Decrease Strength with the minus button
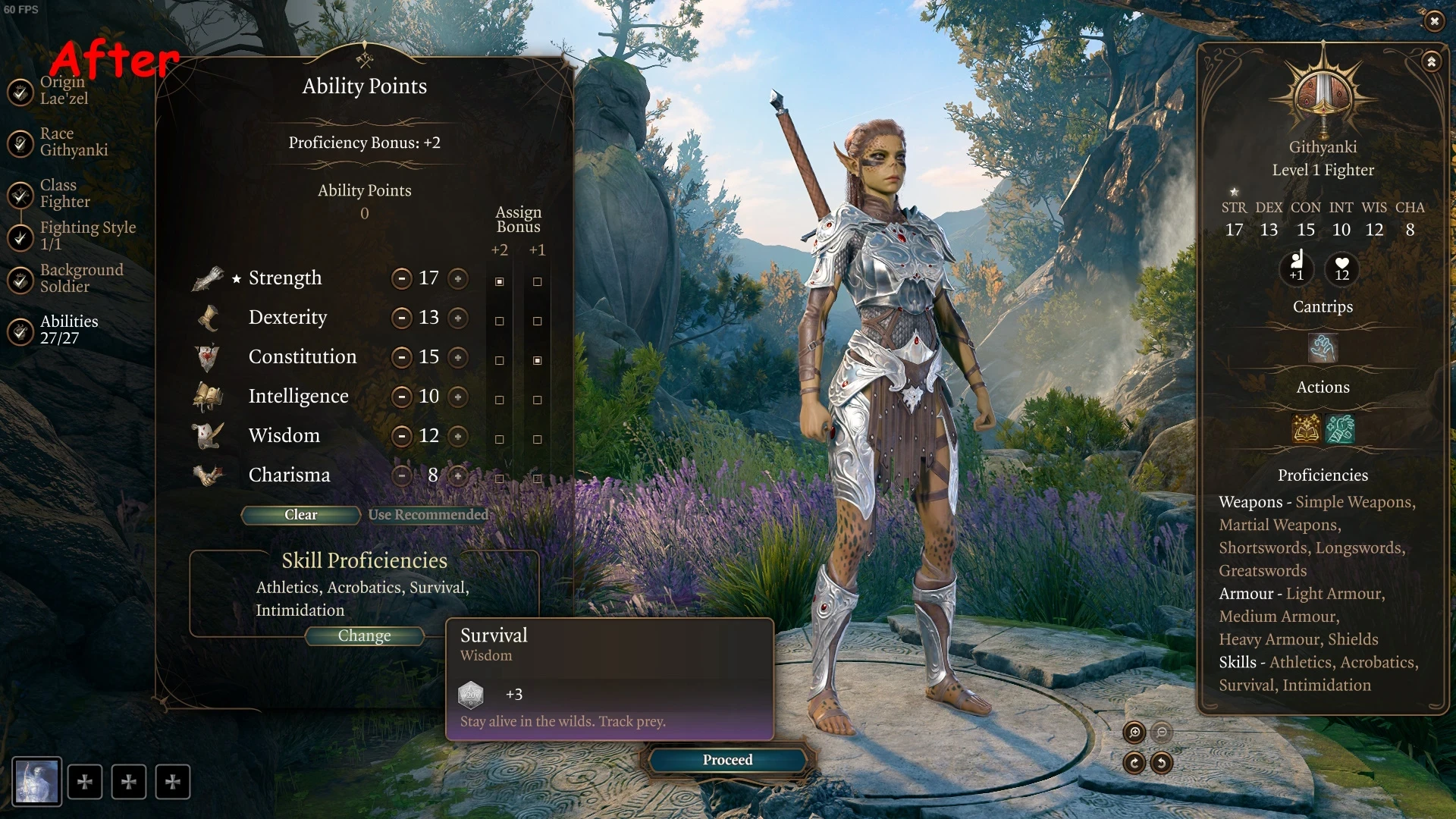This screenshot has width=1456, height=819. [401, 278]
